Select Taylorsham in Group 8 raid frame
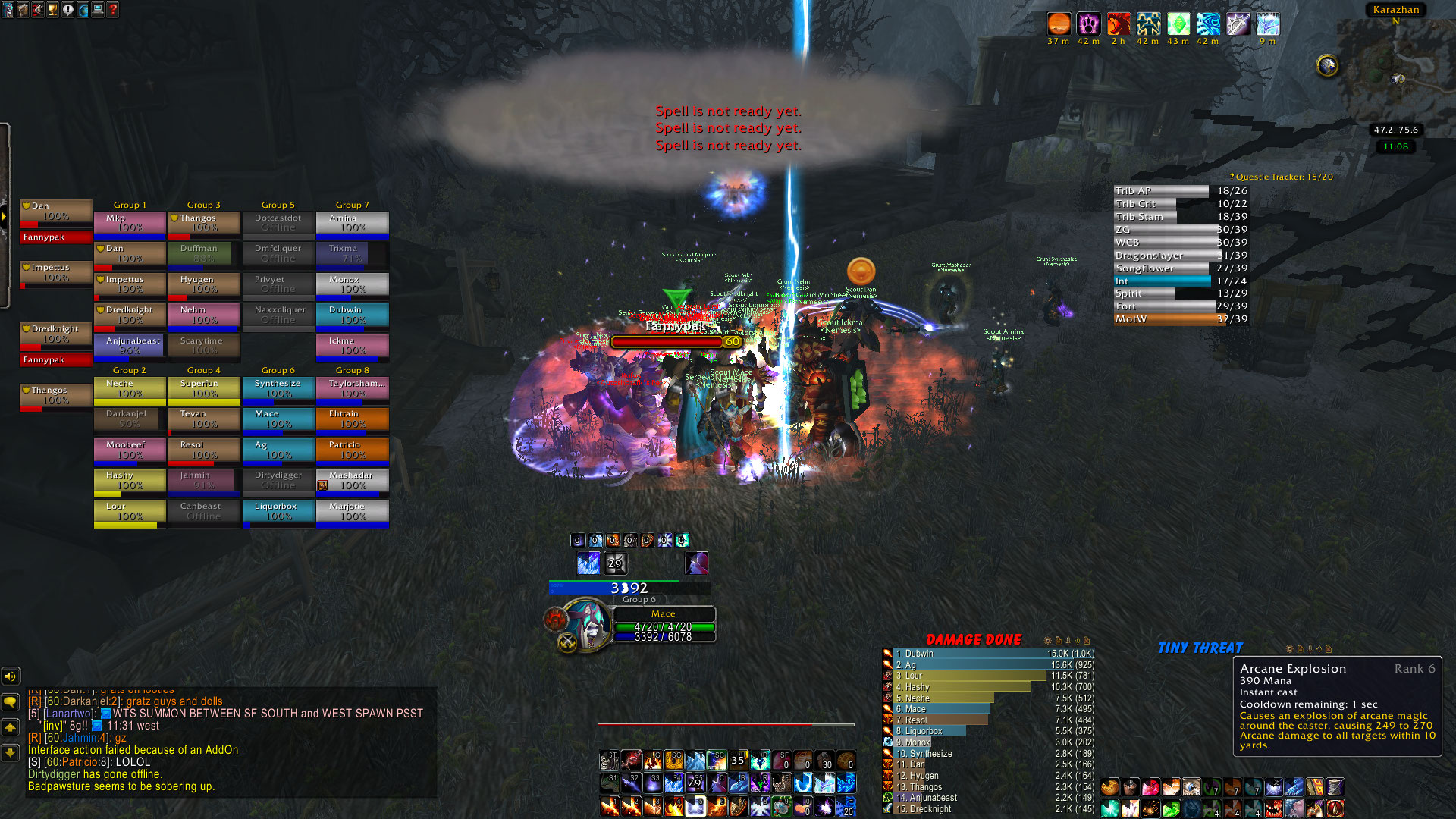Image resolution: width=1456 pixels, height=819 pixels. (353, 388)
